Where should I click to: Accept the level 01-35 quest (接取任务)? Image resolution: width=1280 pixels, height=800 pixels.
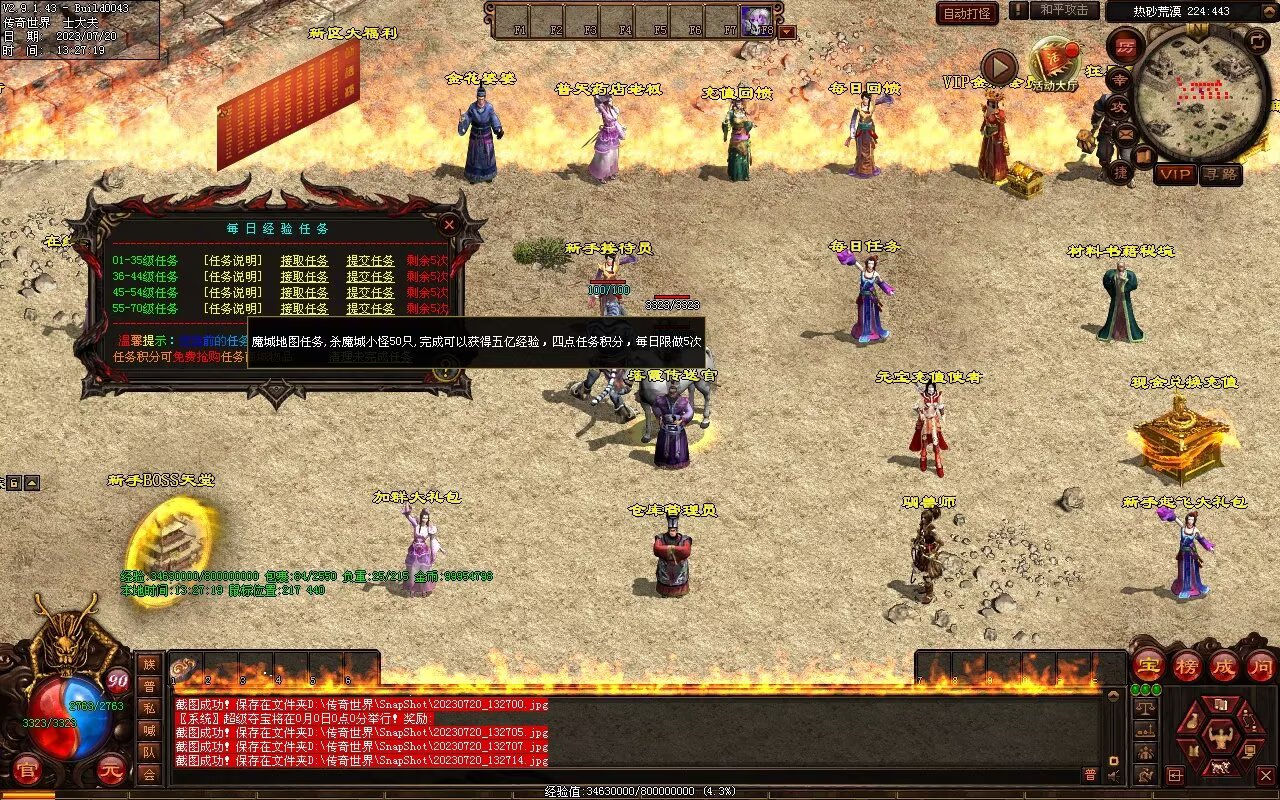[x=304, y=261]
